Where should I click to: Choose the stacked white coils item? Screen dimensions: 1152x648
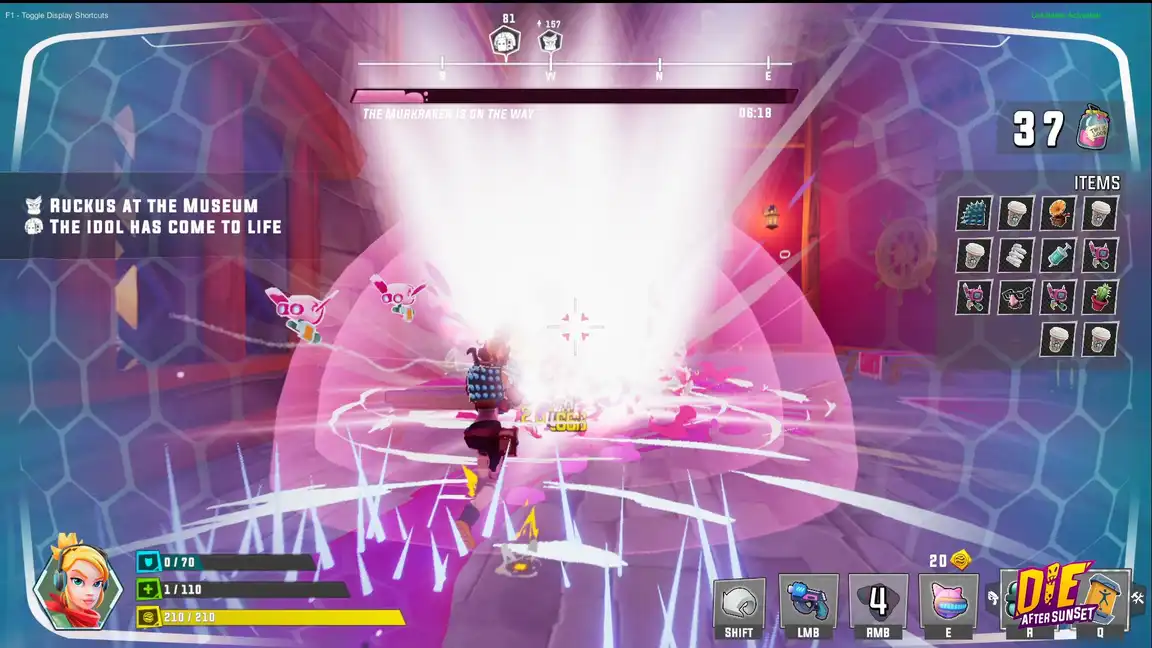pyautogui.click(x=1016, y=255)
